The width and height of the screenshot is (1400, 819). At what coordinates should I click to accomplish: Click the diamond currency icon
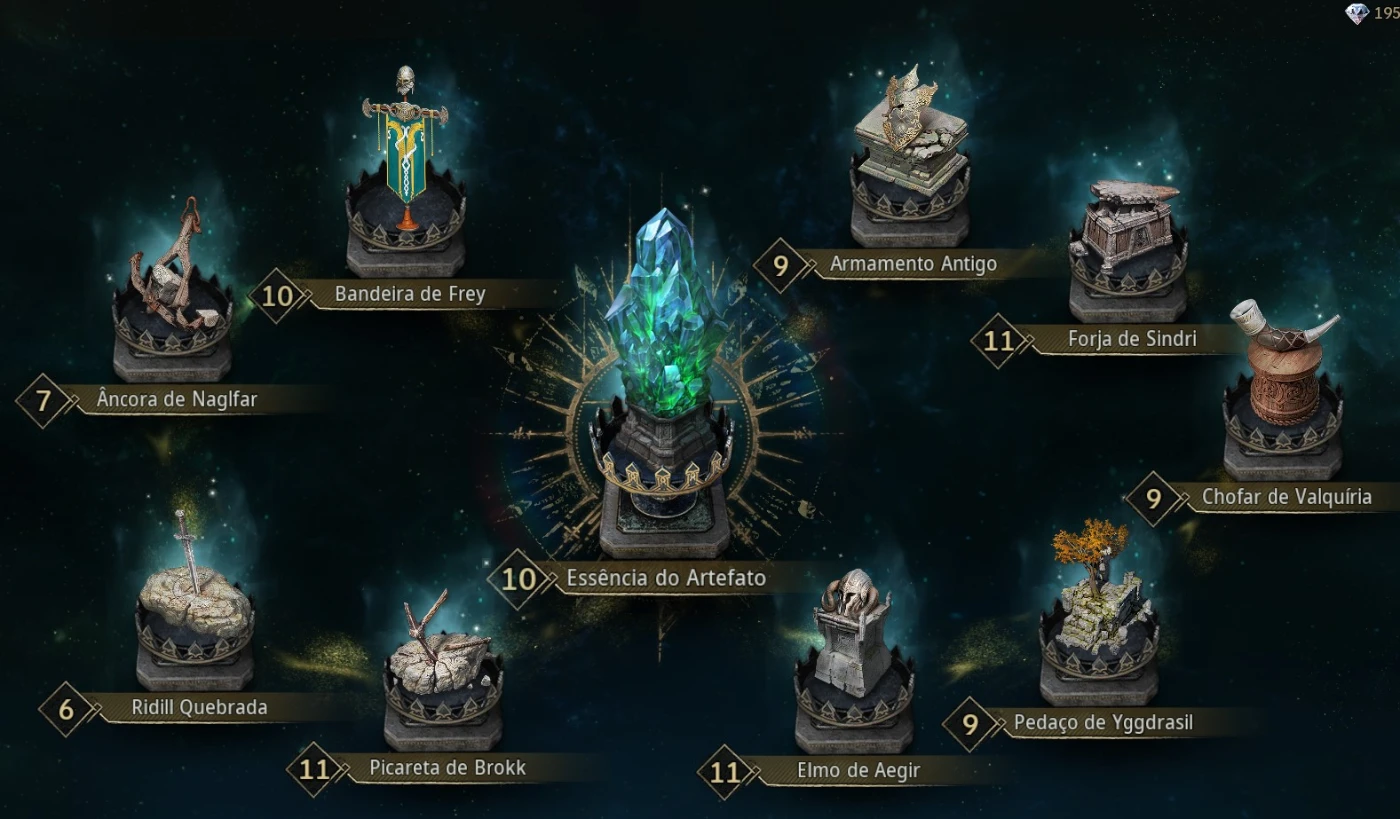pos(1356,13)
